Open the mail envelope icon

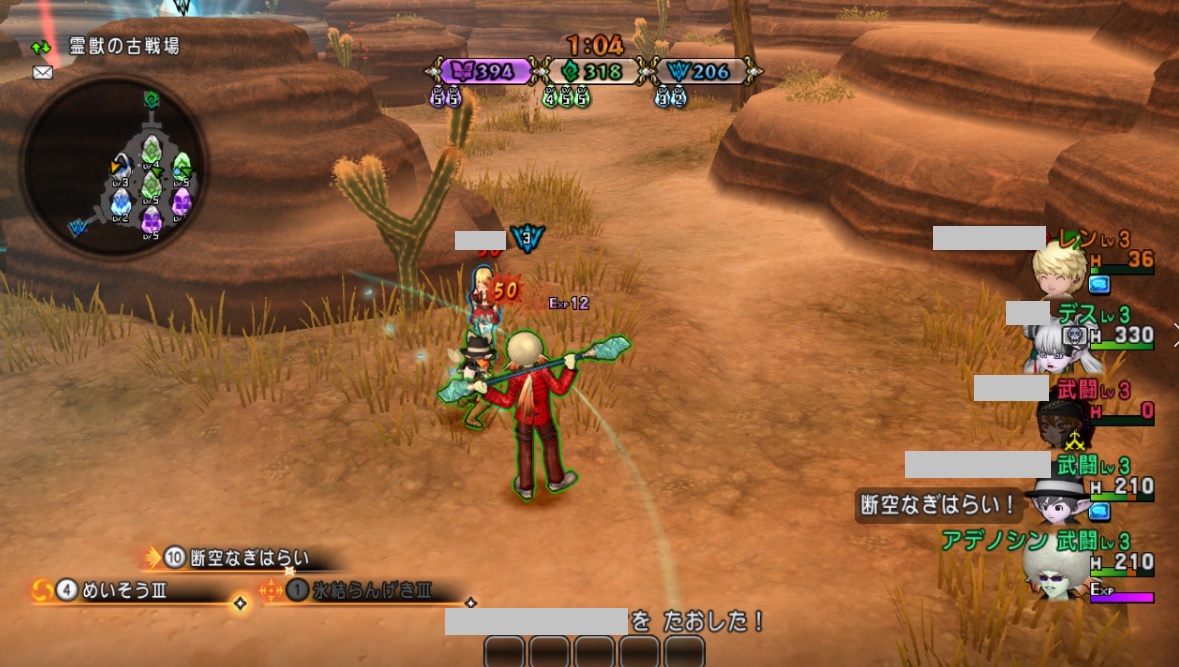[42, 72]
